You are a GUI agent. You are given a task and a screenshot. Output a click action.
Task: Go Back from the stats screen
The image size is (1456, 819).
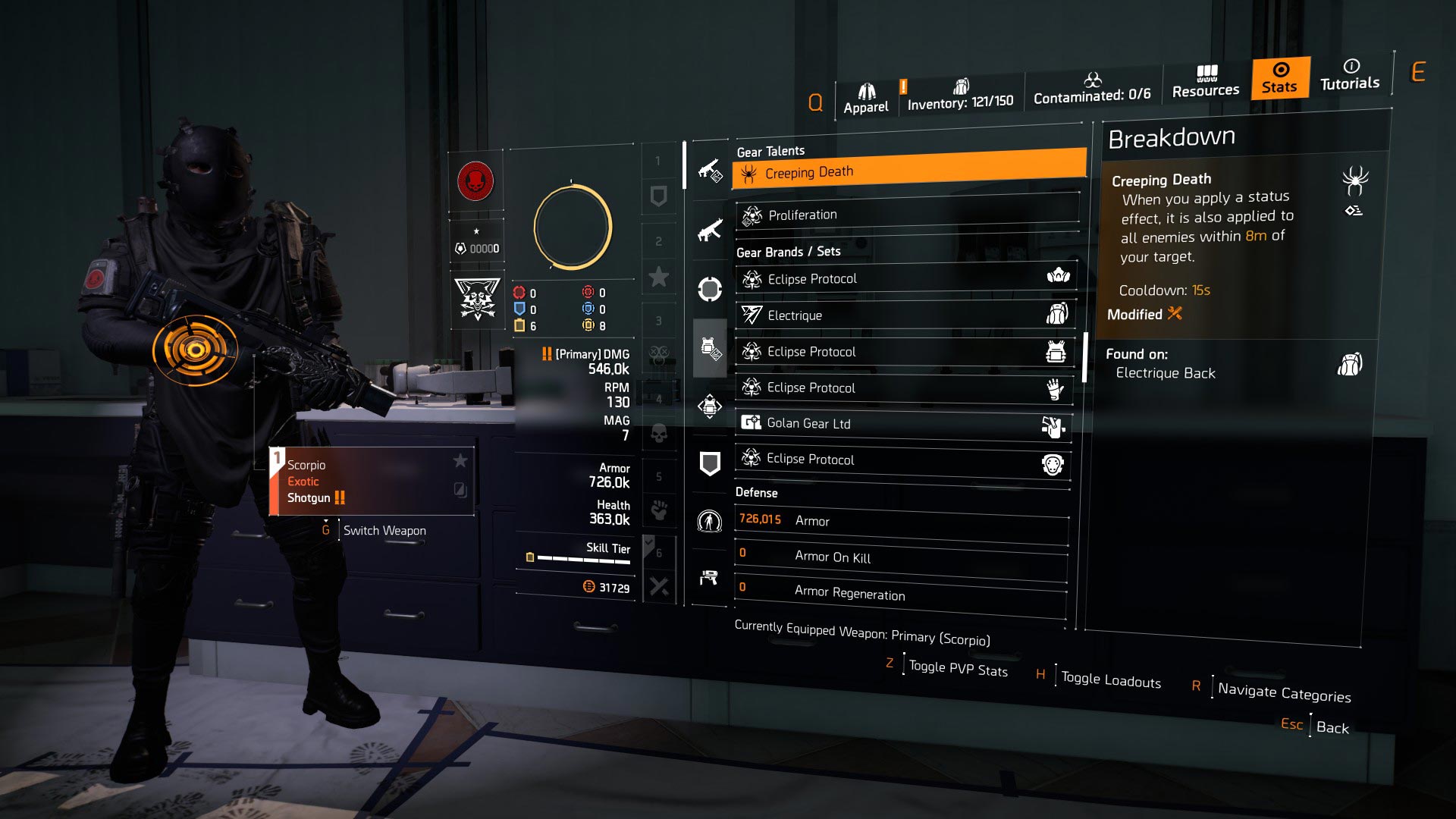(x=1332, y=727)
